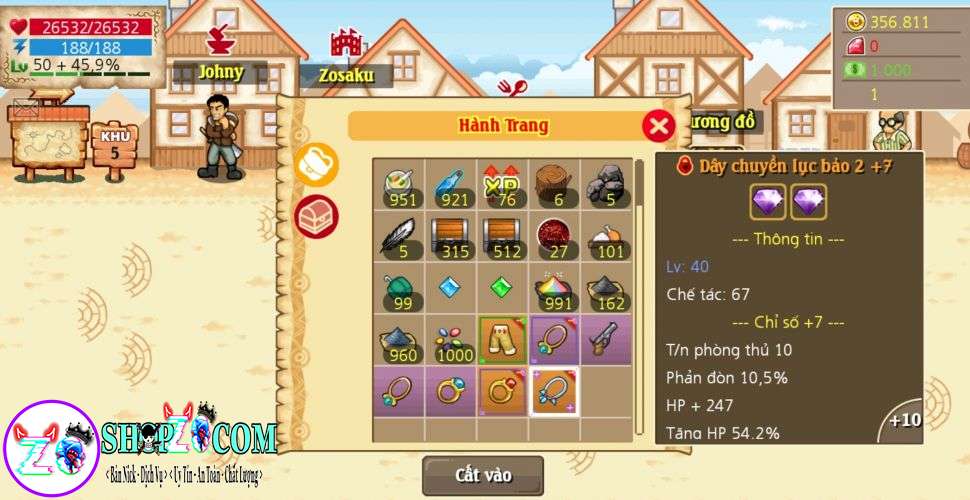970x500 pixels.
Task: Select the ruby ring on orange background
Action: click(x=504, y=392)
